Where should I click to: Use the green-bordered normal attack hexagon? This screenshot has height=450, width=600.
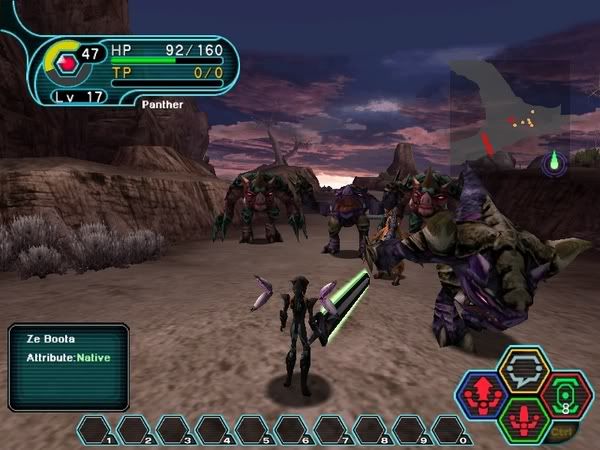[x=522, y=418]
